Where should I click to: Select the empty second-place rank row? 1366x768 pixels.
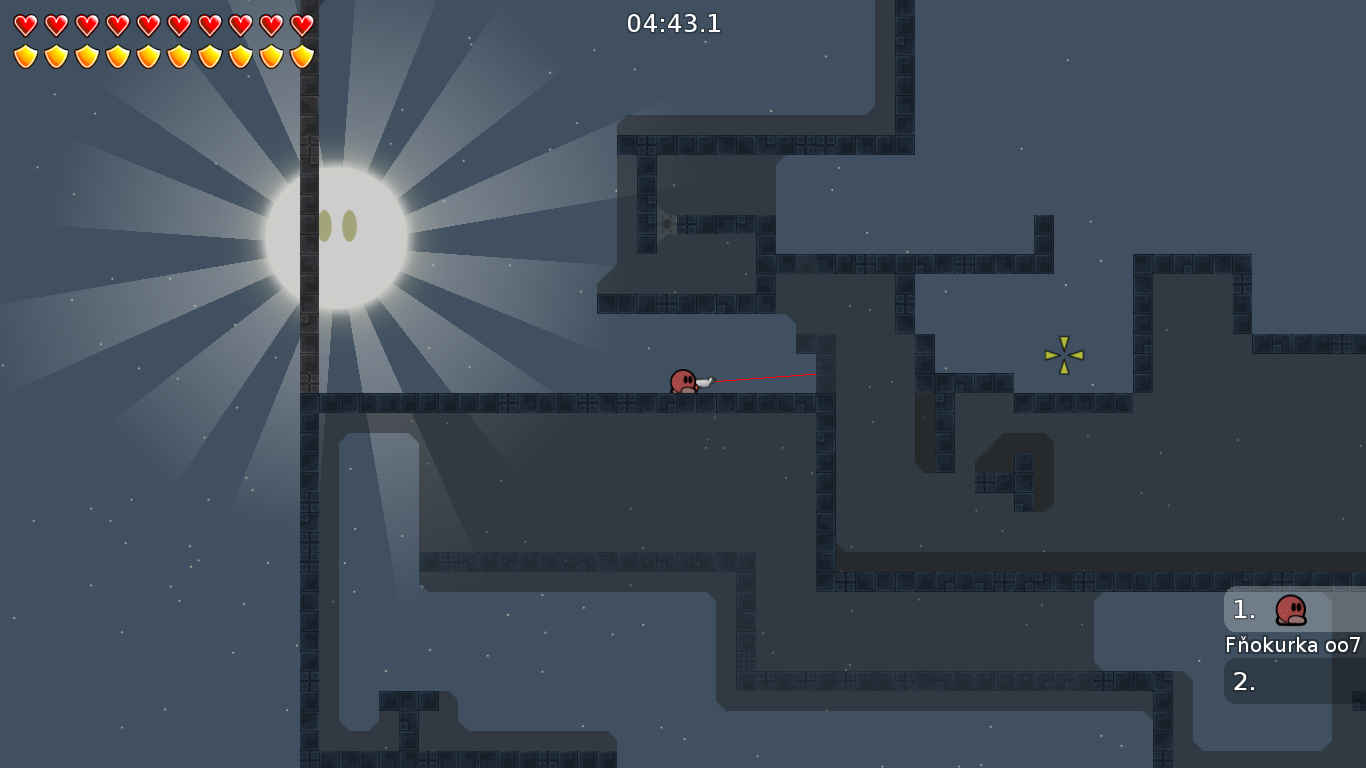pyautogui.click(x=1292, y=682)
